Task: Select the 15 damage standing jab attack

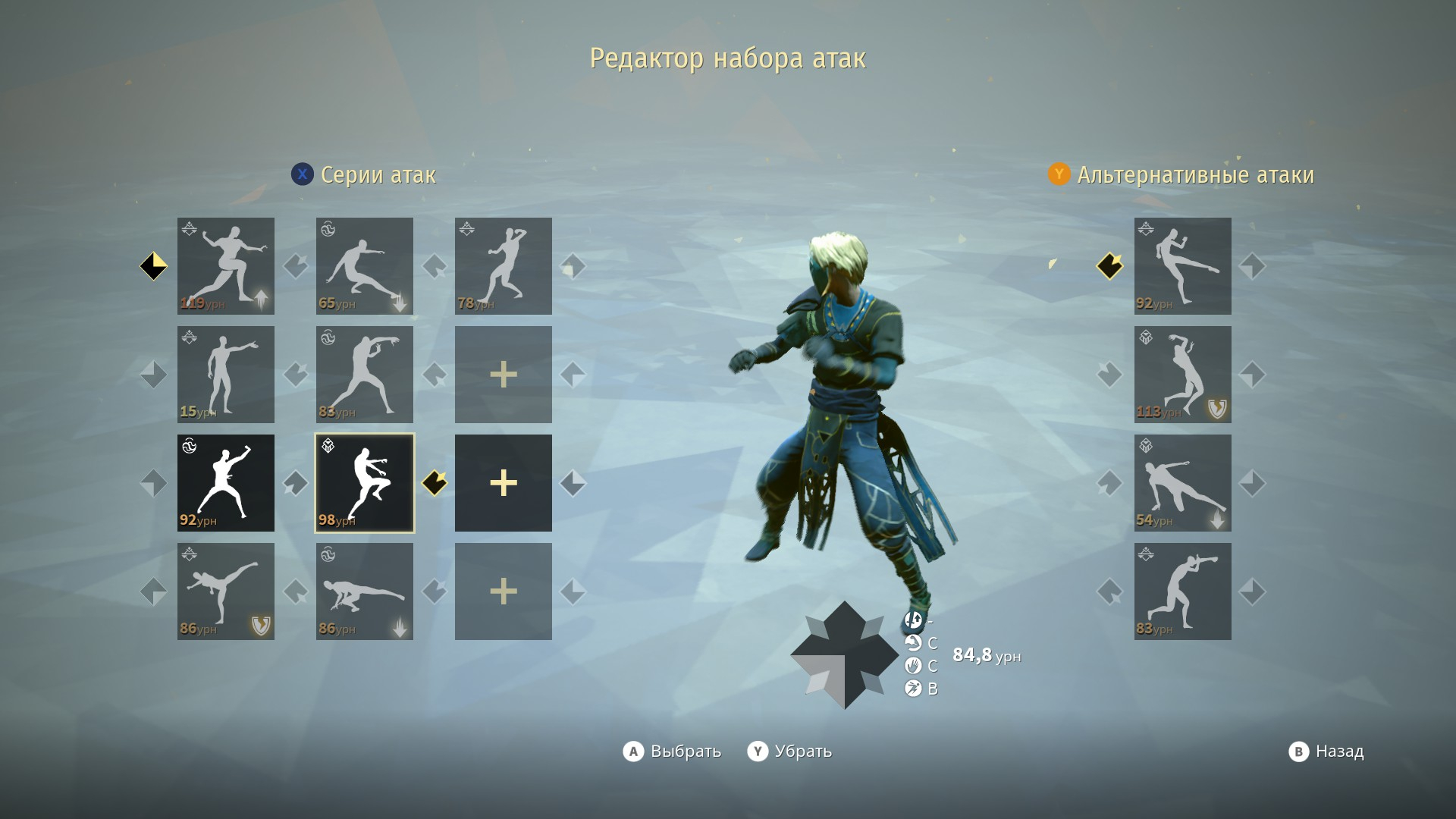Action: point(226,375)
